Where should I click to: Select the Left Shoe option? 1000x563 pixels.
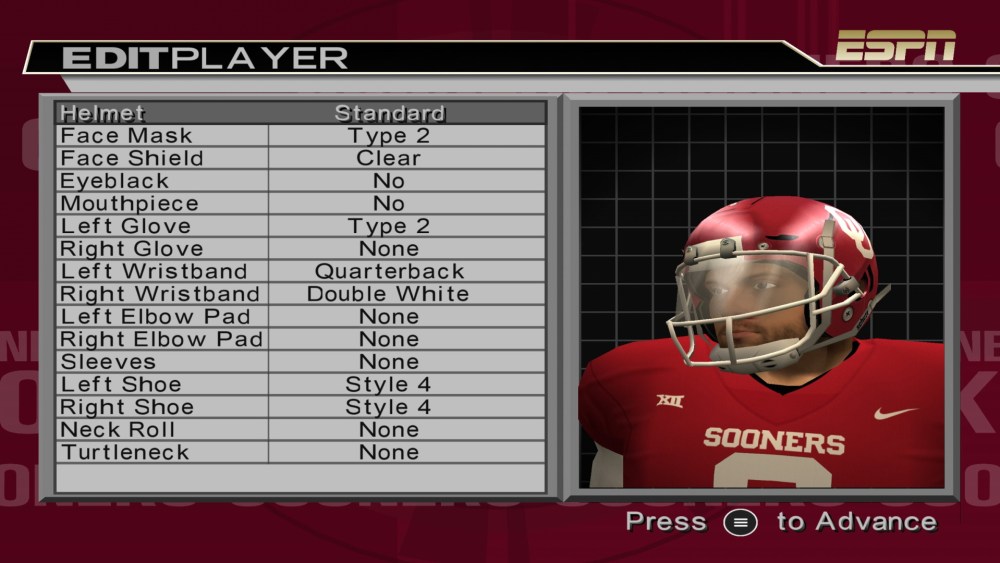click(300, 385)
